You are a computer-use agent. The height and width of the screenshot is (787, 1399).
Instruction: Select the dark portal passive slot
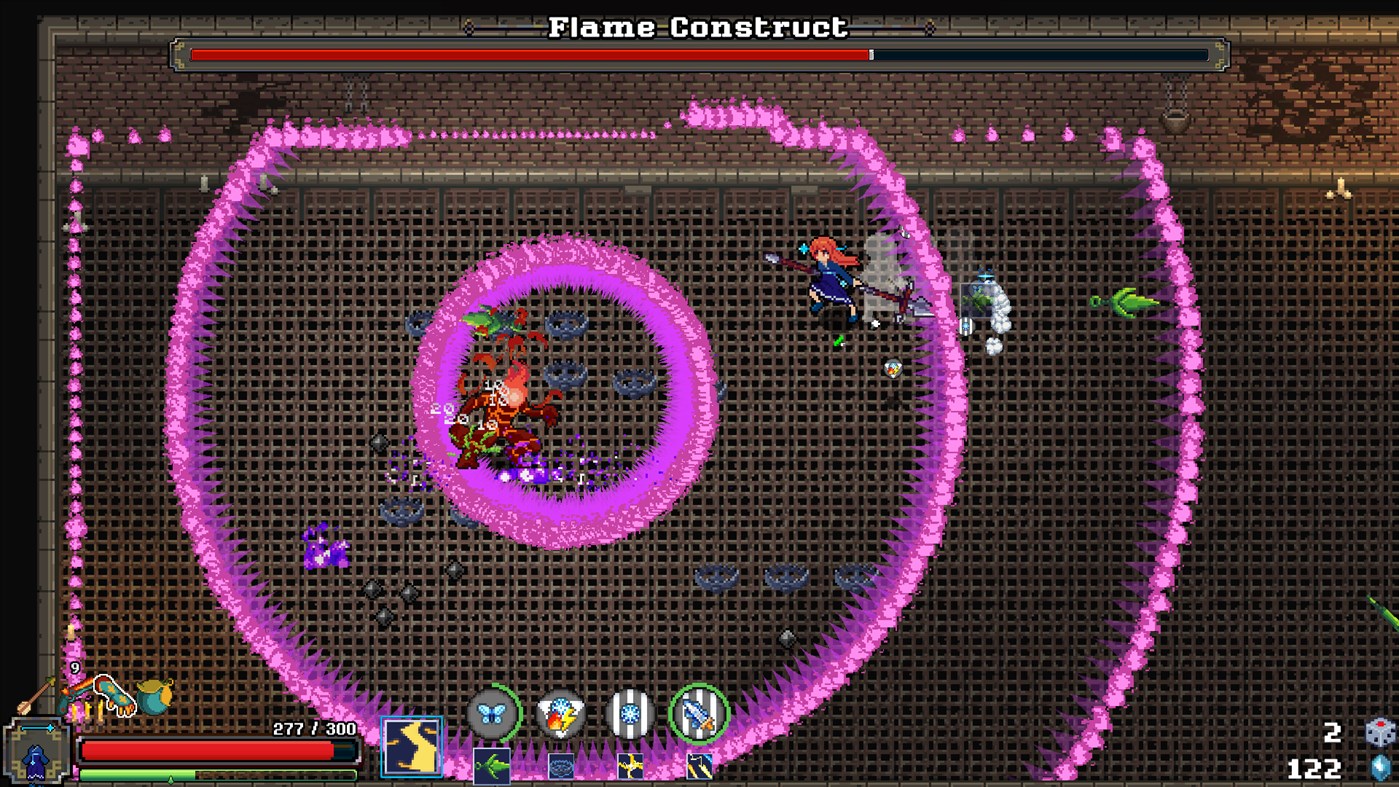561,765
